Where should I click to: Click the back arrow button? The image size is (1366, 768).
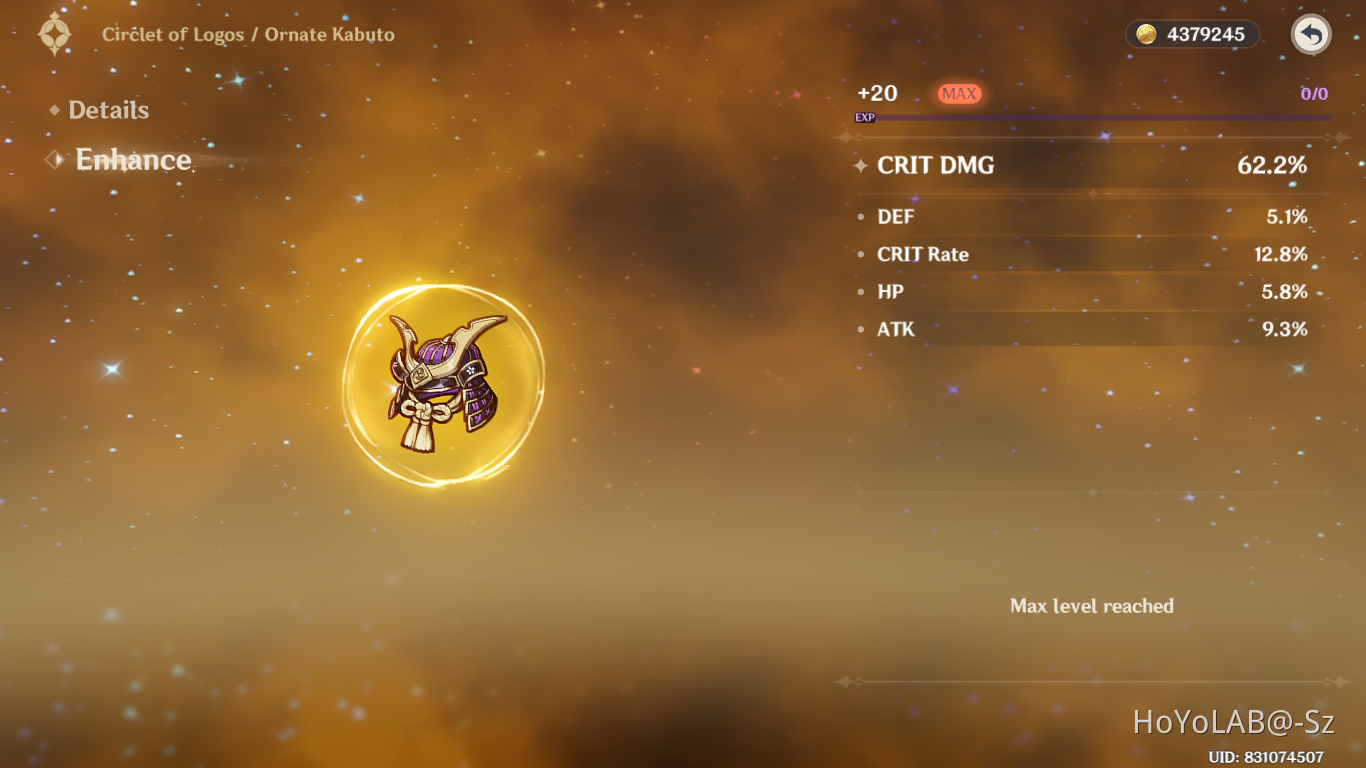pyautogui.click(x=1310, y=34)
